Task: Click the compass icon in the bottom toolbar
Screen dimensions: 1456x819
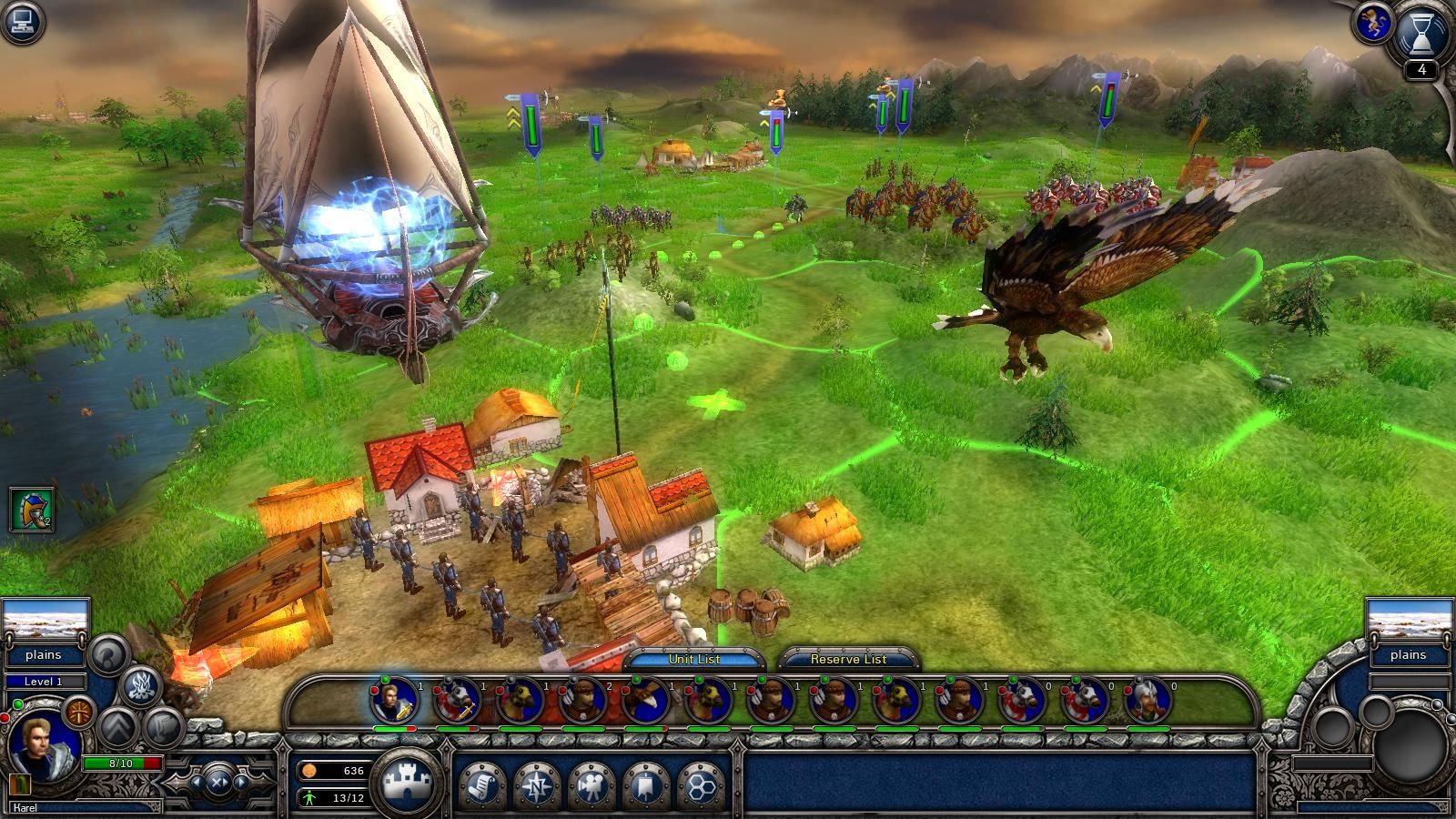Action: [536, 787]
